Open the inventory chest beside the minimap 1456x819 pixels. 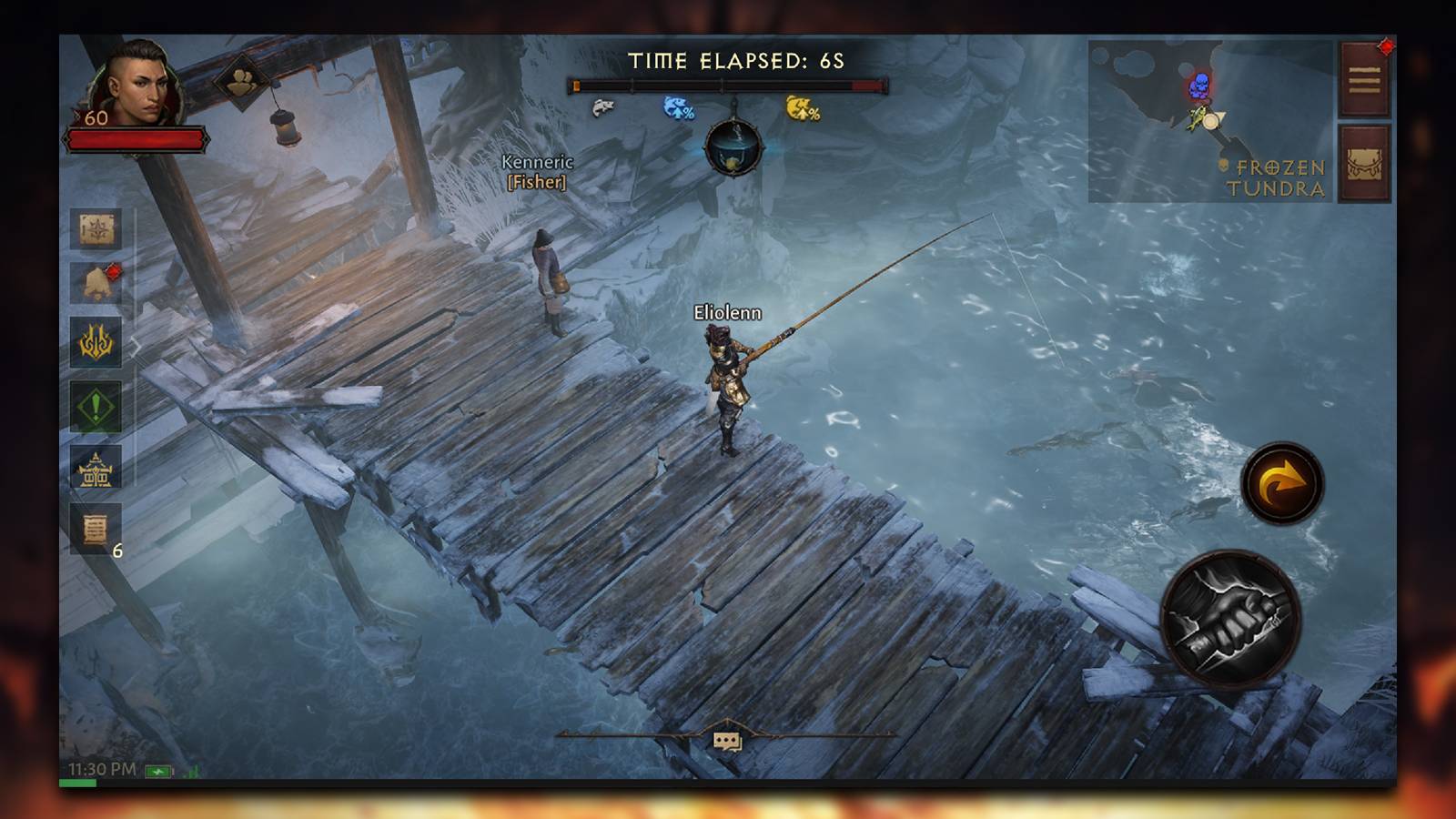point(1363,161)
